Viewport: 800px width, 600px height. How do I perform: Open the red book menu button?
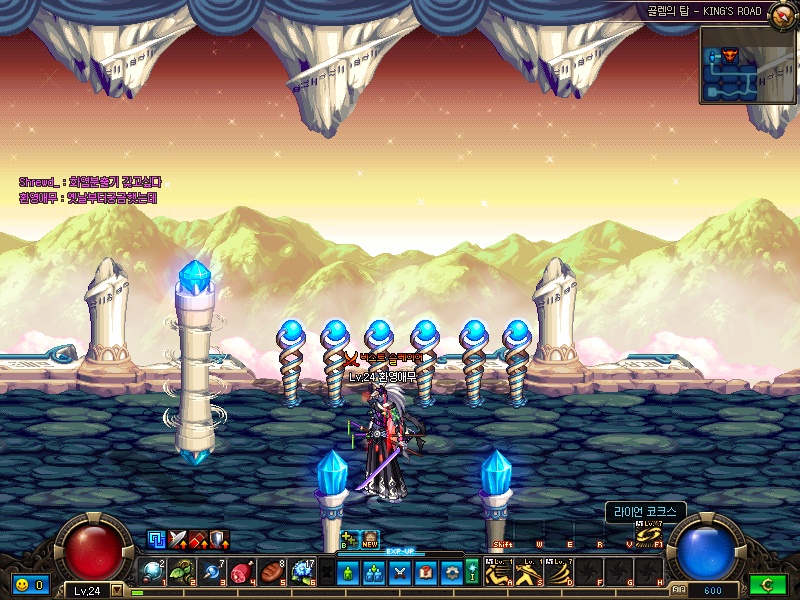(x=425, y=572)
